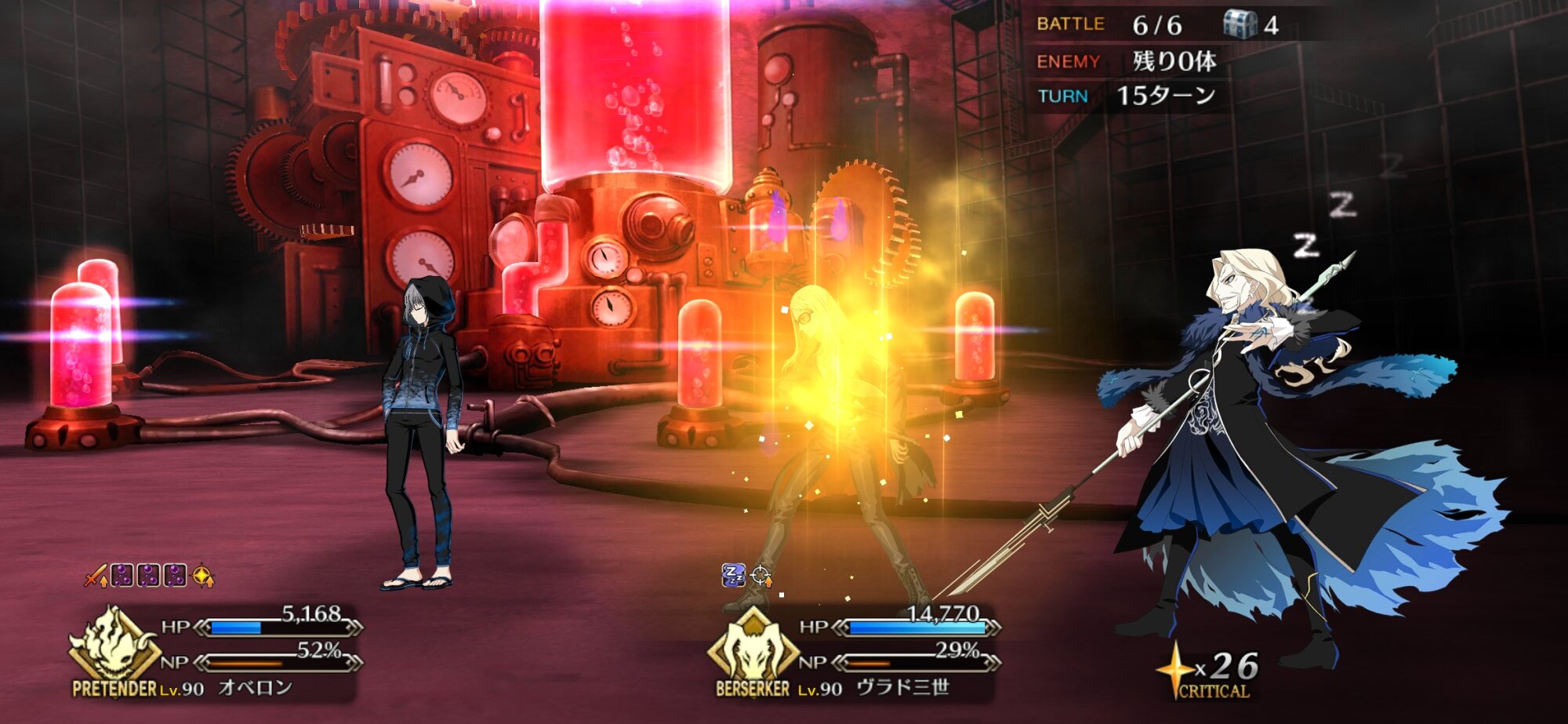Viewport: 1568px width, 724px height.
Task: Inspect Oberon's sword attack-up buff icon
Action: point(96,576)
